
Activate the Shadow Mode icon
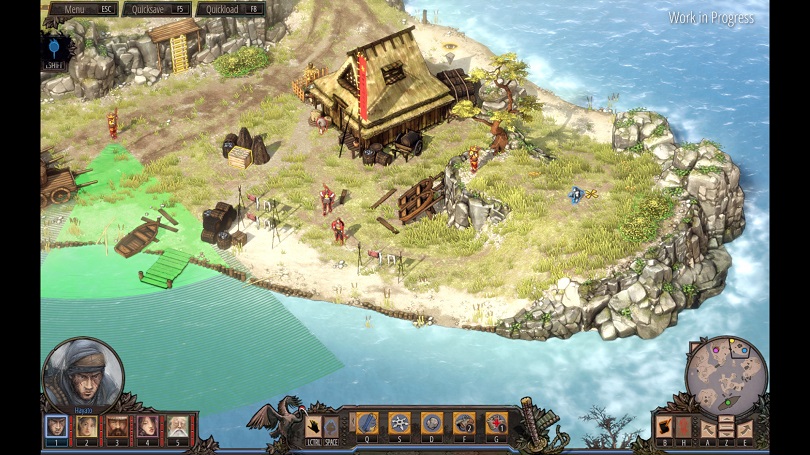click(665, 427)
